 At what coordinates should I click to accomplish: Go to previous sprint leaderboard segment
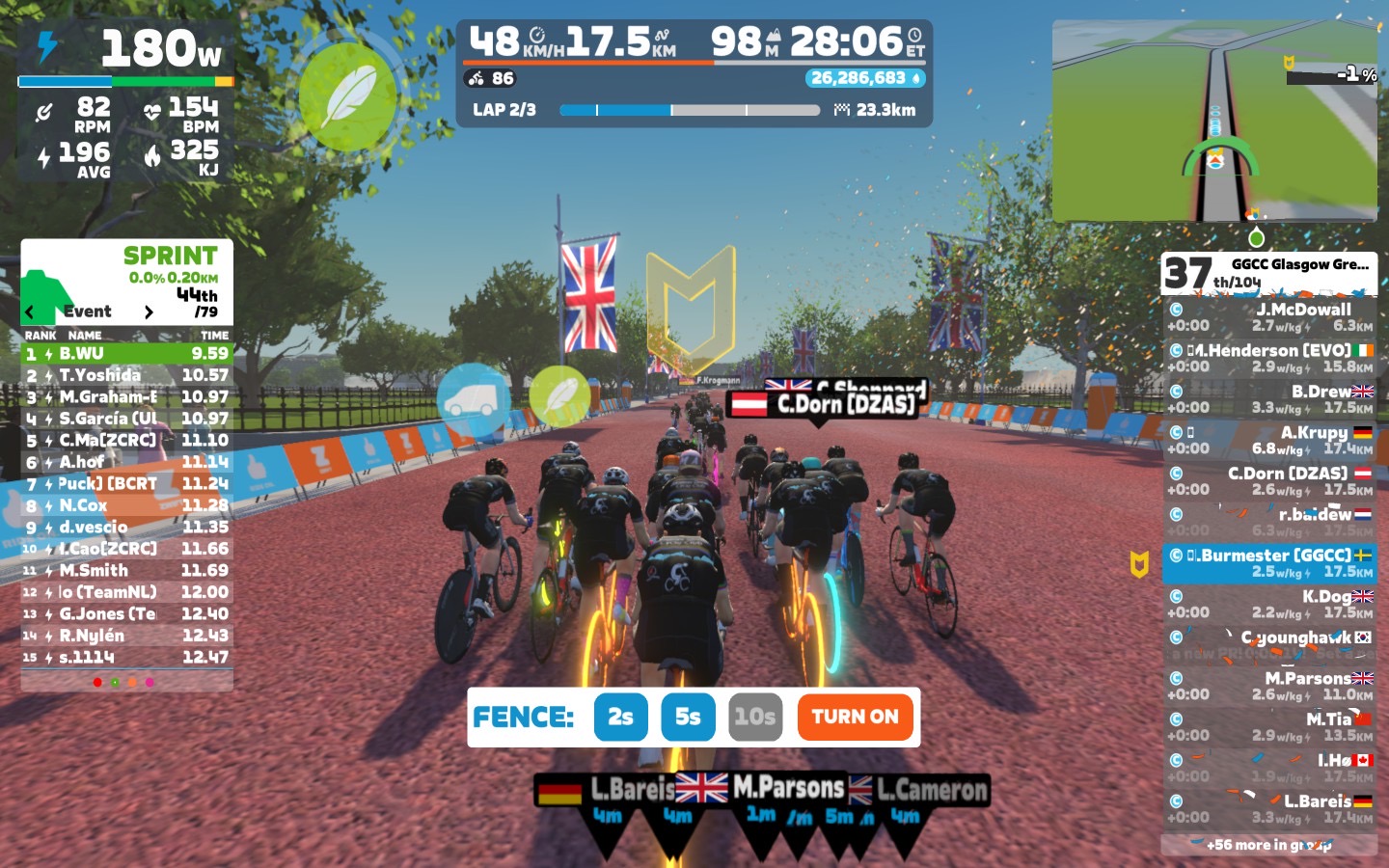pyautogui.click(x=30, y=312)
